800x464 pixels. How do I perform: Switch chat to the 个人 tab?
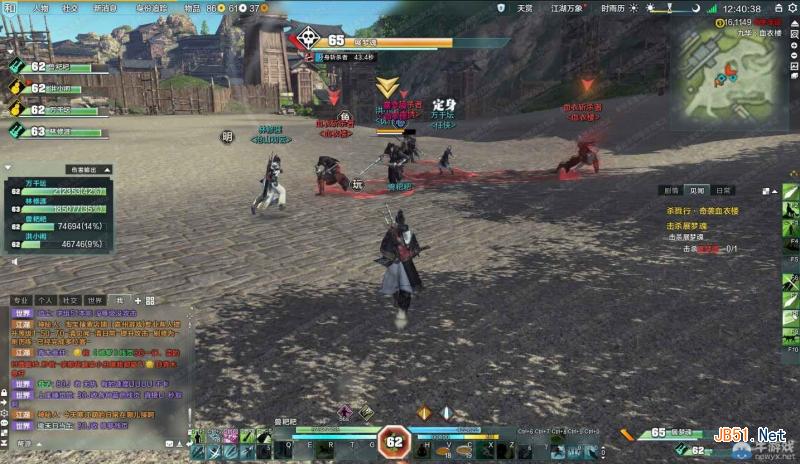[x=45, y=300]
